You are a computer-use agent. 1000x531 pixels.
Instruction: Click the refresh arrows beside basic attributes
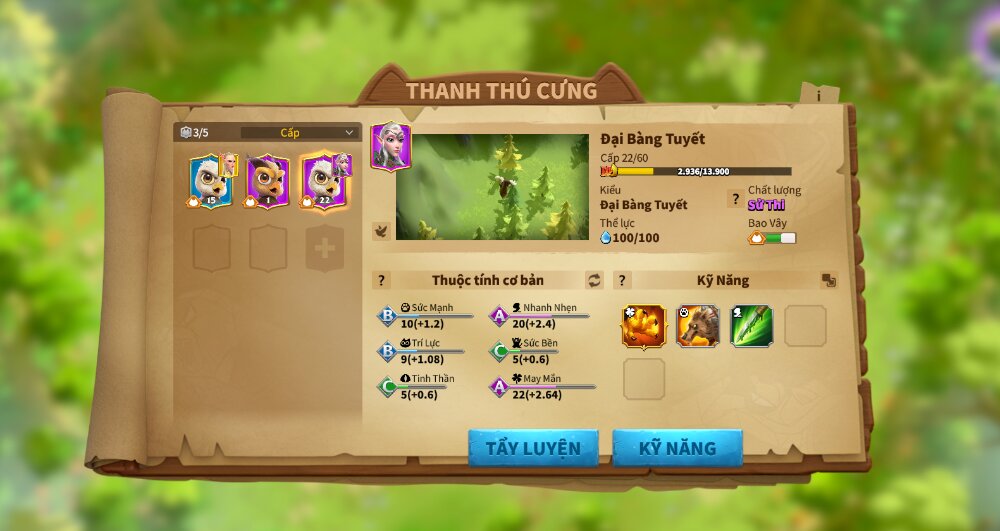pos(595,280)
